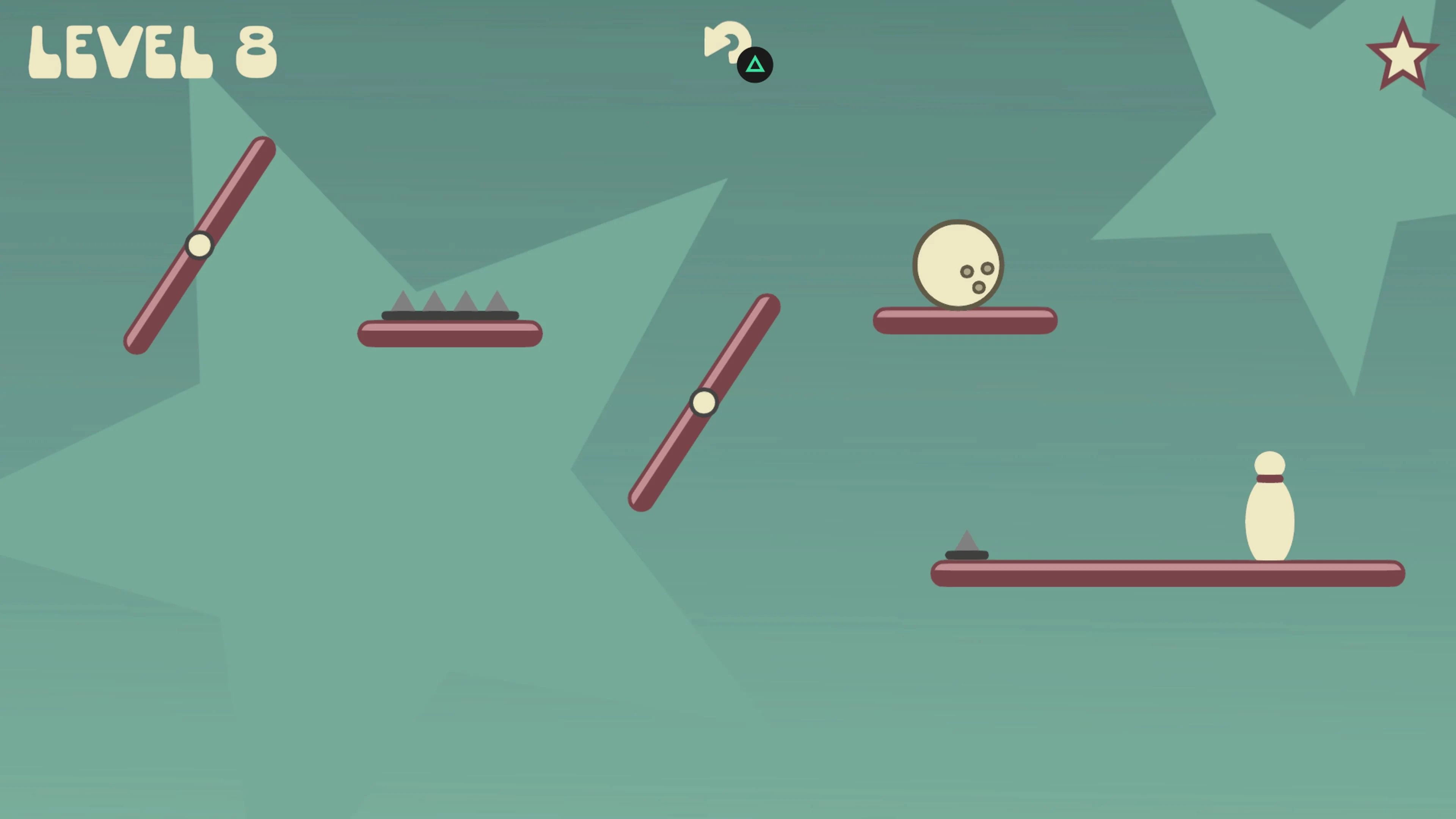The image size is (1456, 819).
Task: Click the pivot dot on the center plank
Action: pos(704,402)
